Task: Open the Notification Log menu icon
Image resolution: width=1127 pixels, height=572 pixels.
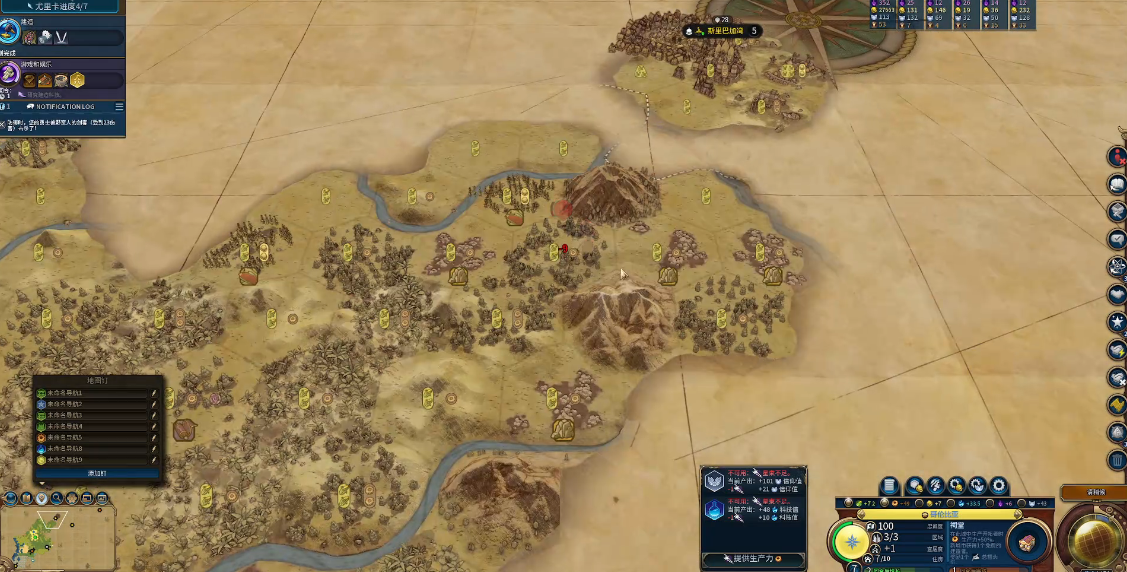Action: 119,106
